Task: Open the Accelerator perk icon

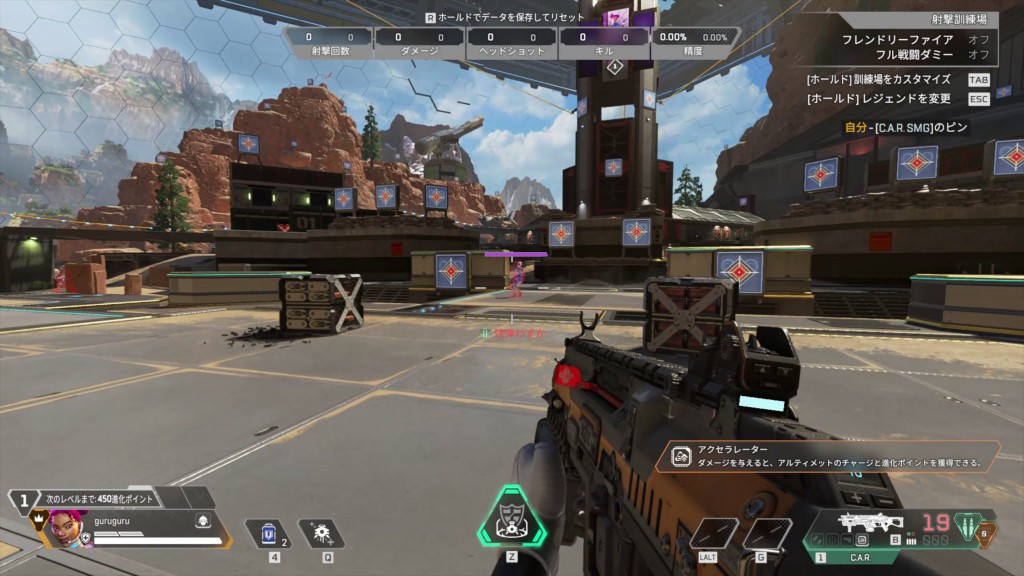Action: [x=682, y=457]
